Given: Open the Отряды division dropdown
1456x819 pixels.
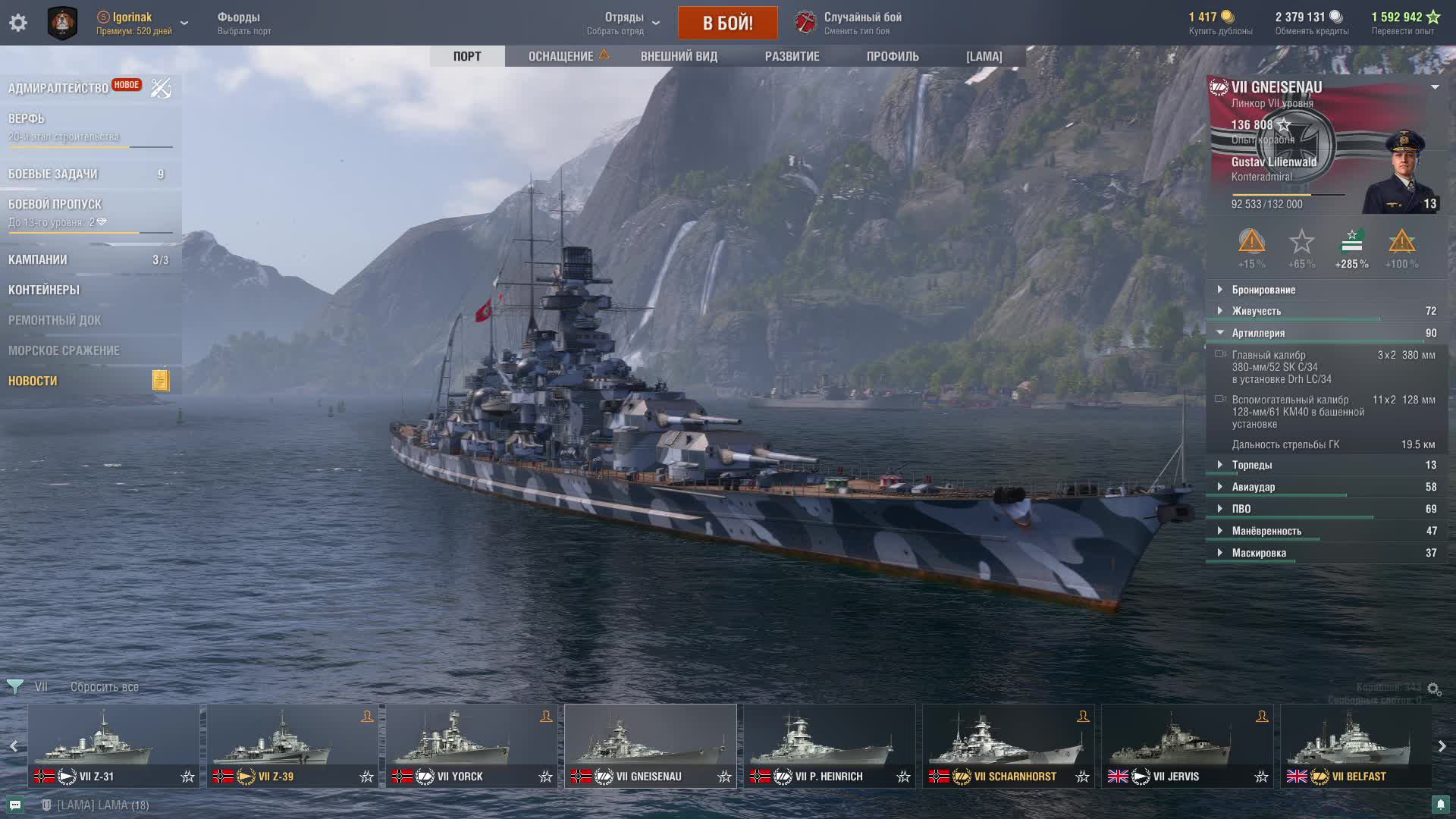Looking at the screenshot, I should pyautogui.click(x=624, y=23).
